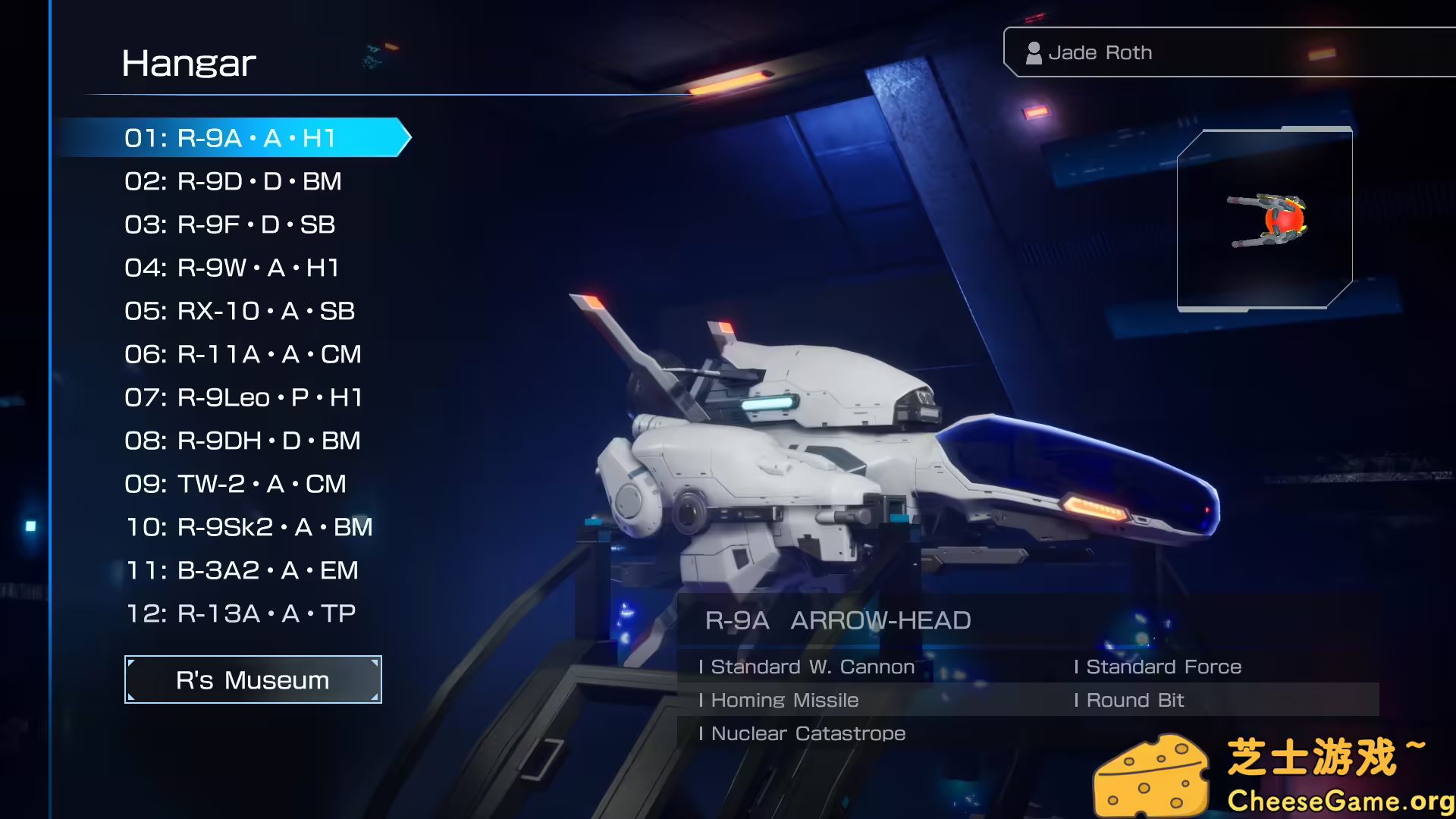The width and height of the screenshot is (1456, 819).
Task: Click the Hangar title header
Action: point(190,63)
